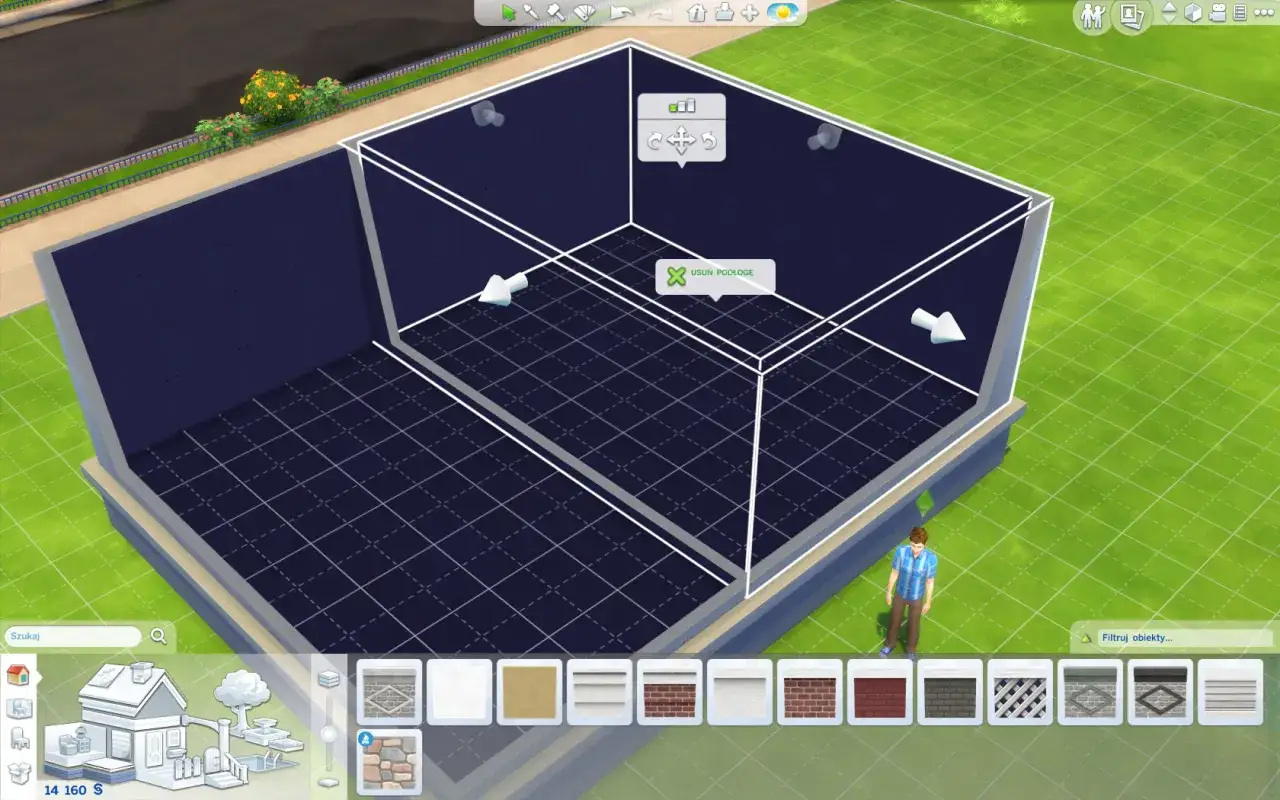The height and width of the screenshot is (800, 1280).
Task: Click the wall height slider handle
Action: 328,735
